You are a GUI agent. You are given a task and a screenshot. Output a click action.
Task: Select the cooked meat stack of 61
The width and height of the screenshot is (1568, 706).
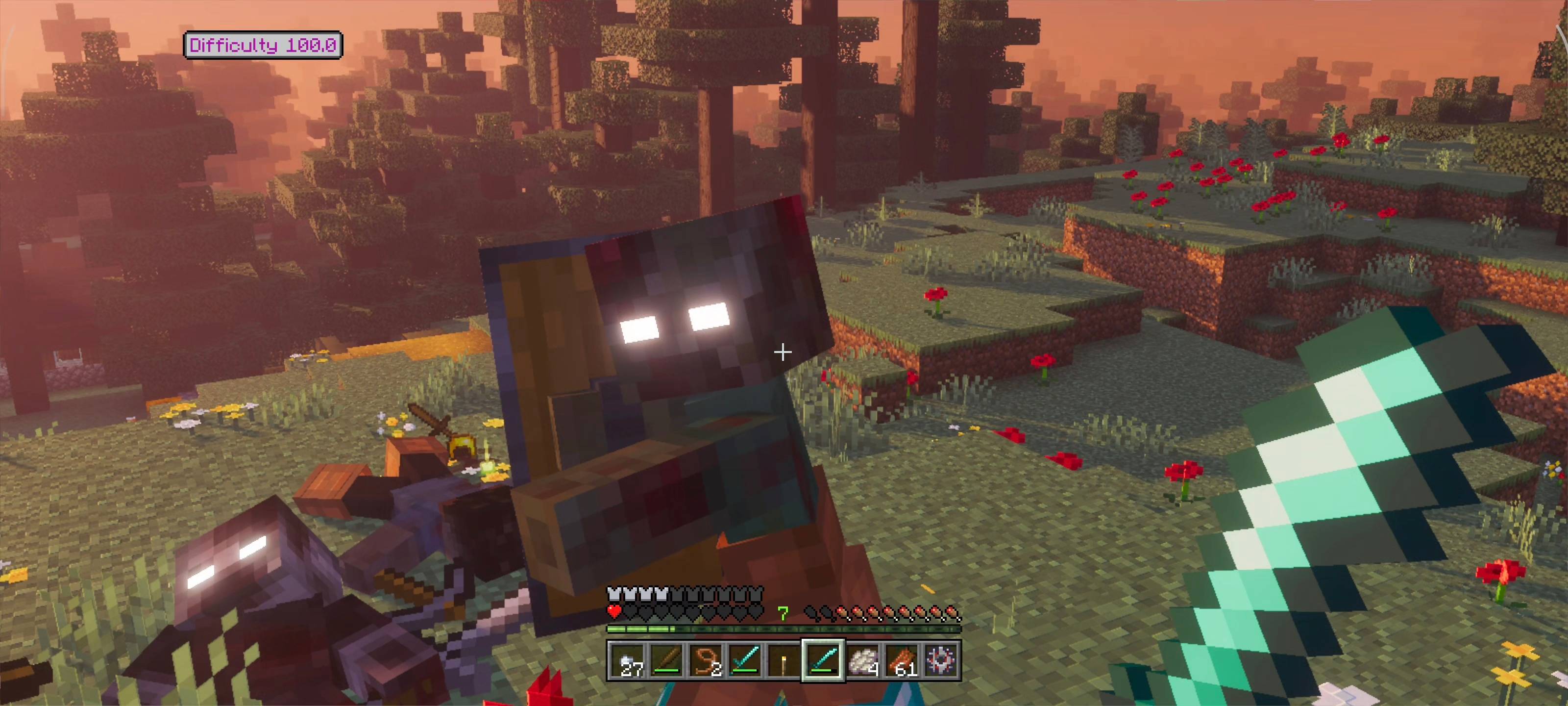(903, 661)
